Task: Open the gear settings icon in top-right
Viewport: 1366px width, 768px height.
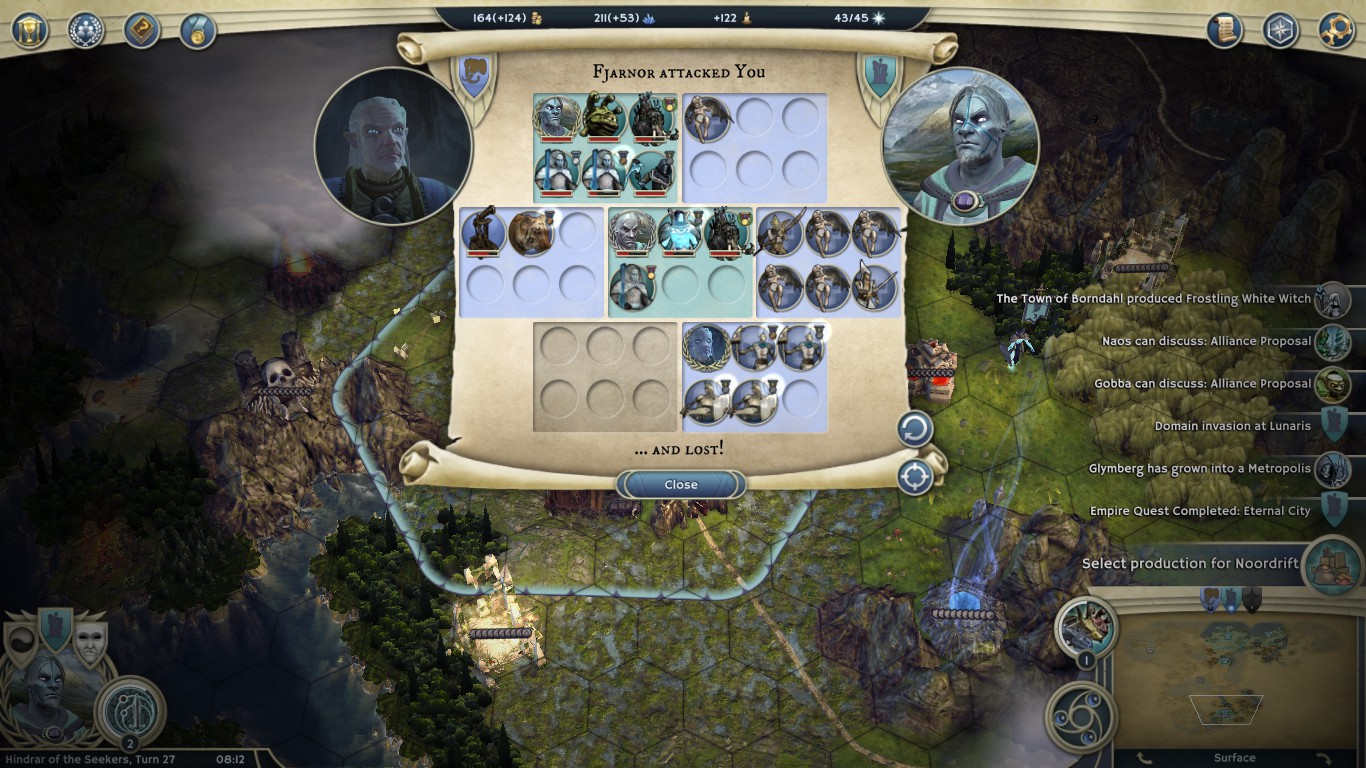Action: [x=1336, y=30]
